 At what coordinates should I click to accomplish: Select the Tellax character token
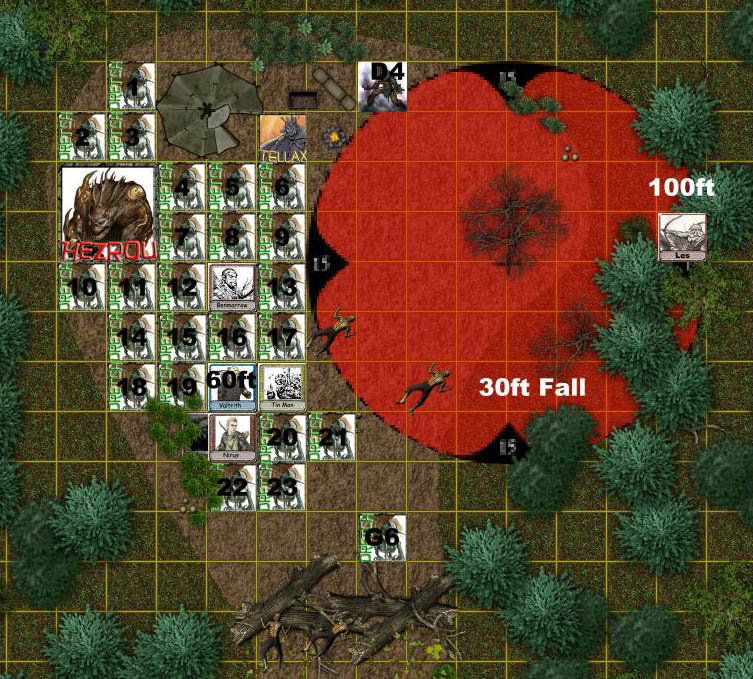(x=283, y=138)
